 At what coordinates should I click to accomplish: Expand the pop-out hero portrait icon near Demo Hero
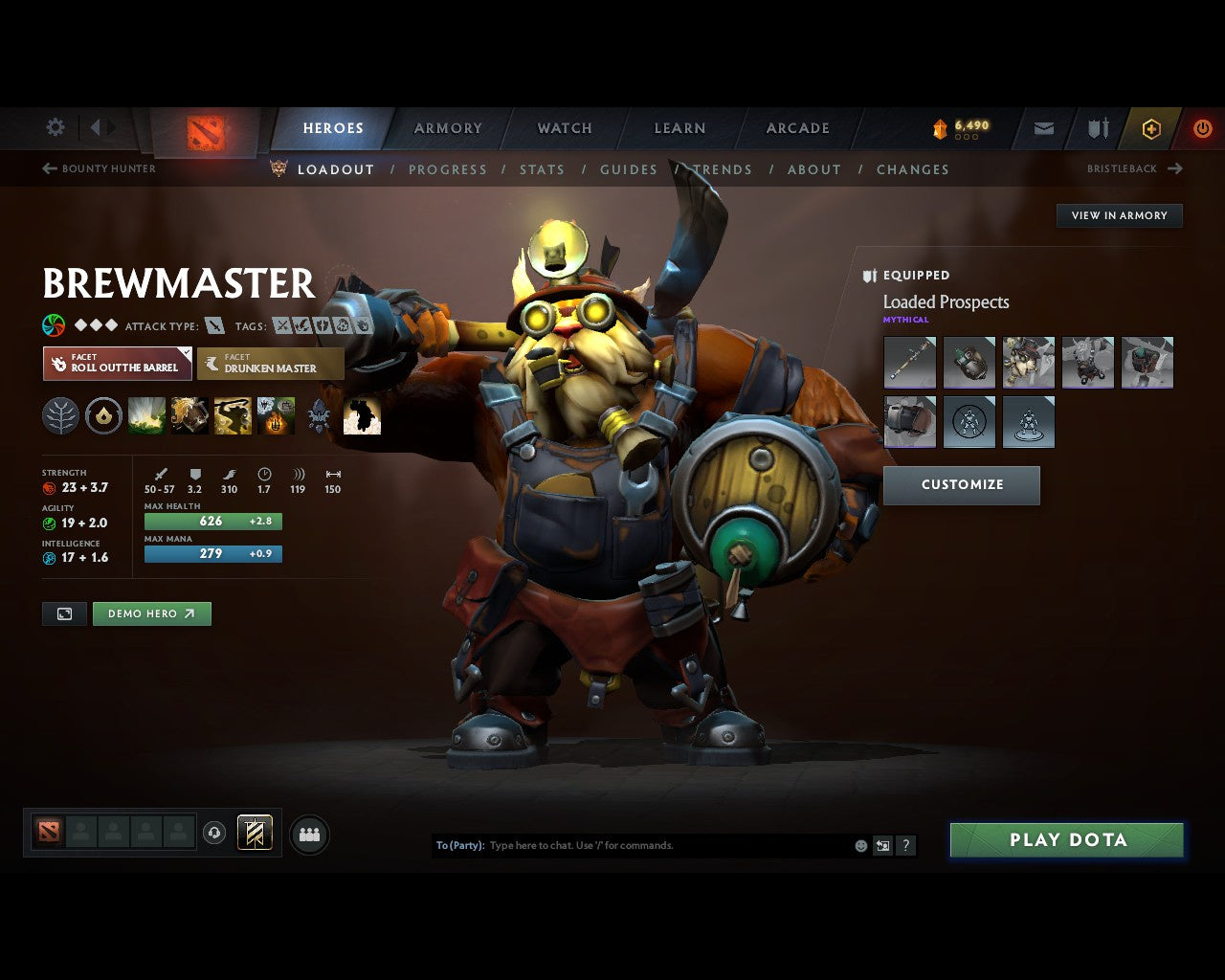[63, 613]
